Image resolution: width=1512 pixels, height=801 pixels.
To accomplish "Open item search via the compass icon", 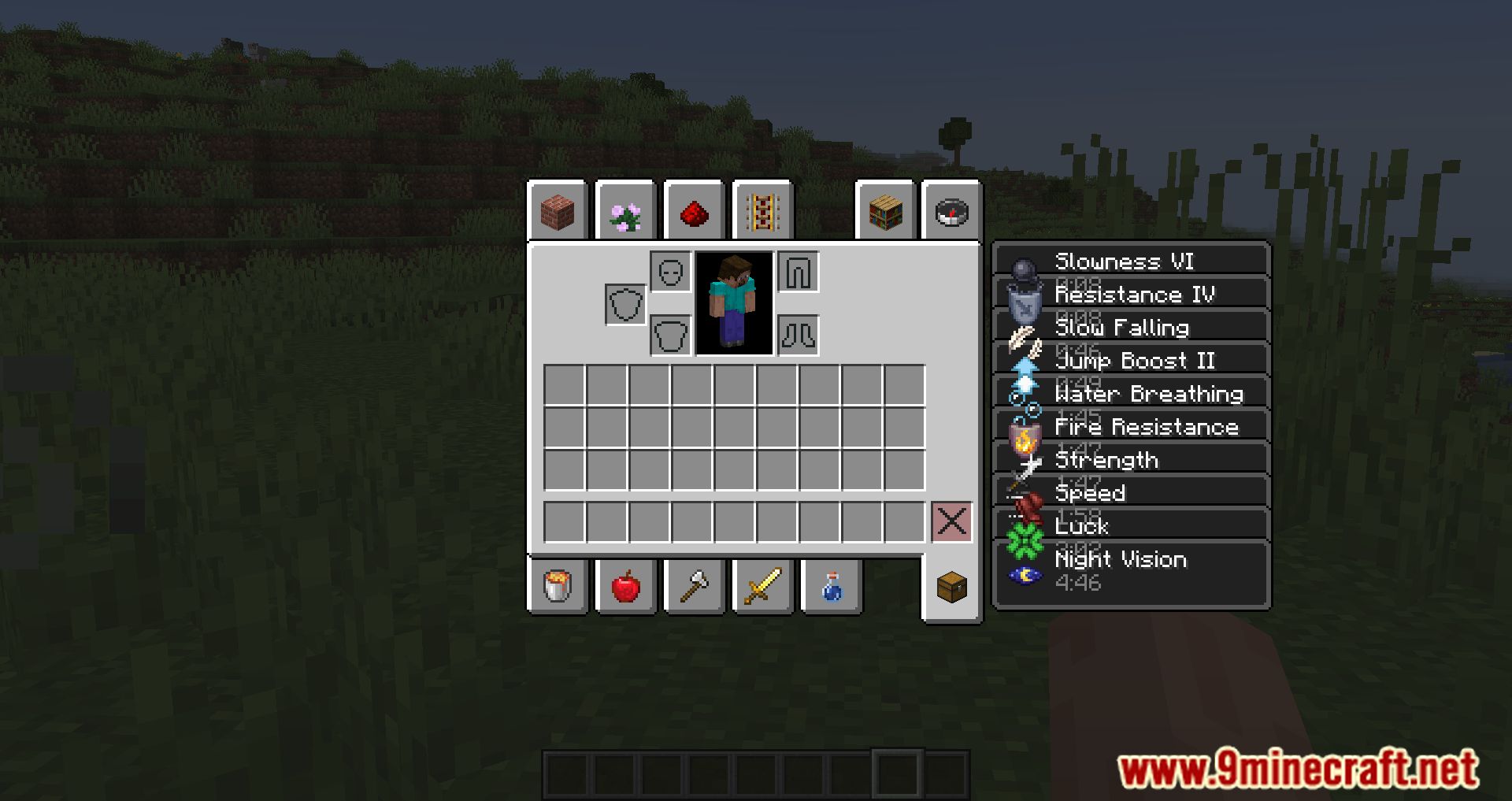I will pos(951,213).
